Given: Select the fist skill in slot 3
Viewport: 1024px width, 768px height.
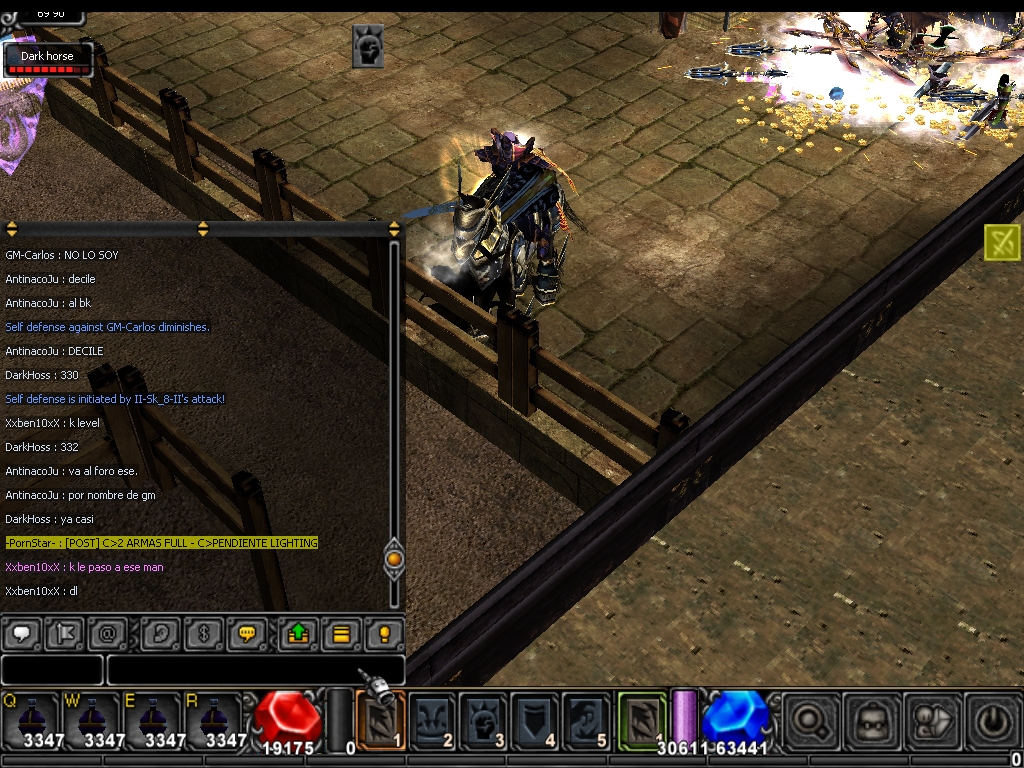Looking at the screenshot, I should coord(484,720).
